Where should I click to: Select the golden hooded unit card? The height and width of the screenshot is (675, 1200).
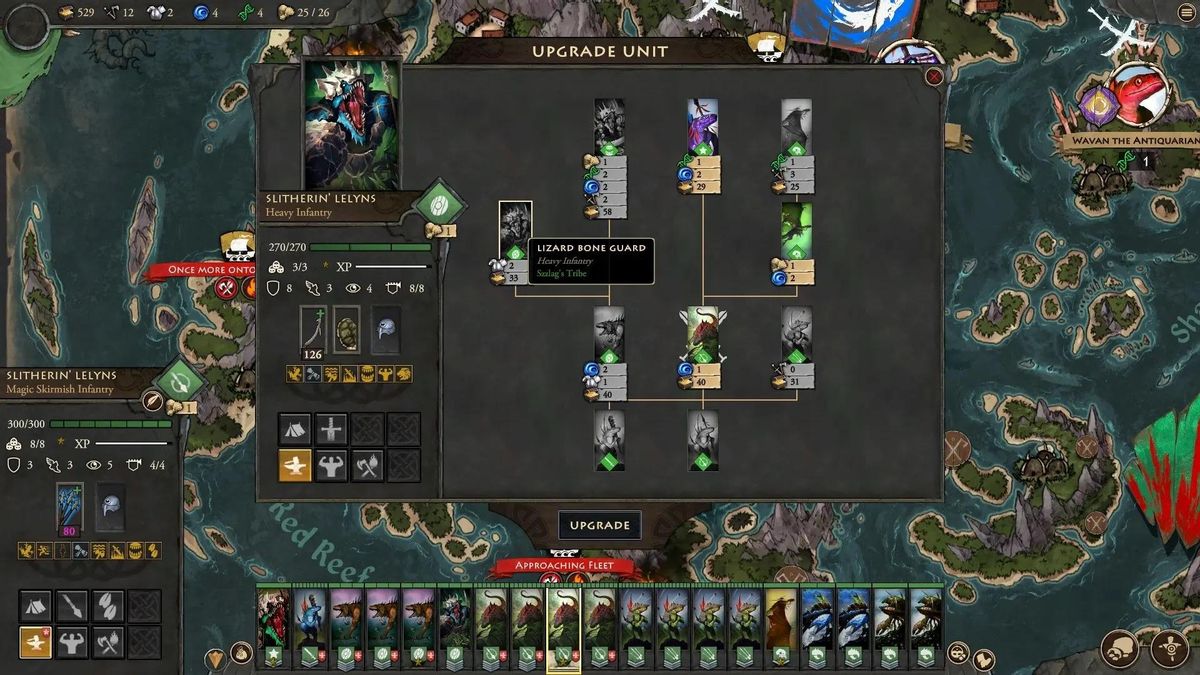point(781,618)
